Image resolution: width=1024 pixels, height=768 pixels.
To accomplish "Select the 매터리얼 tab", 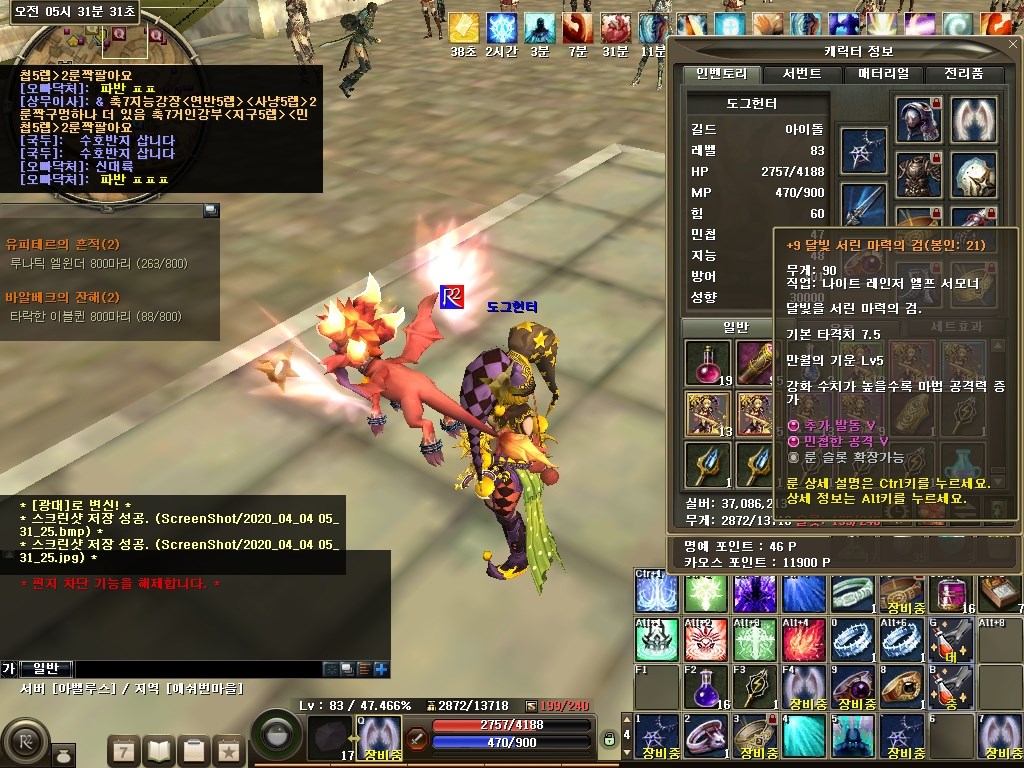I will point(883,74).
